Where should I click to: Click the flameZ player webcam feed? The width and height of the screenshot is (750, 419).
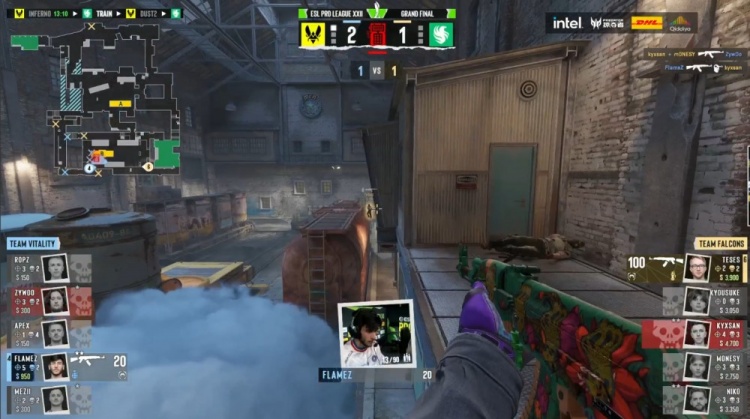[376, 334]
